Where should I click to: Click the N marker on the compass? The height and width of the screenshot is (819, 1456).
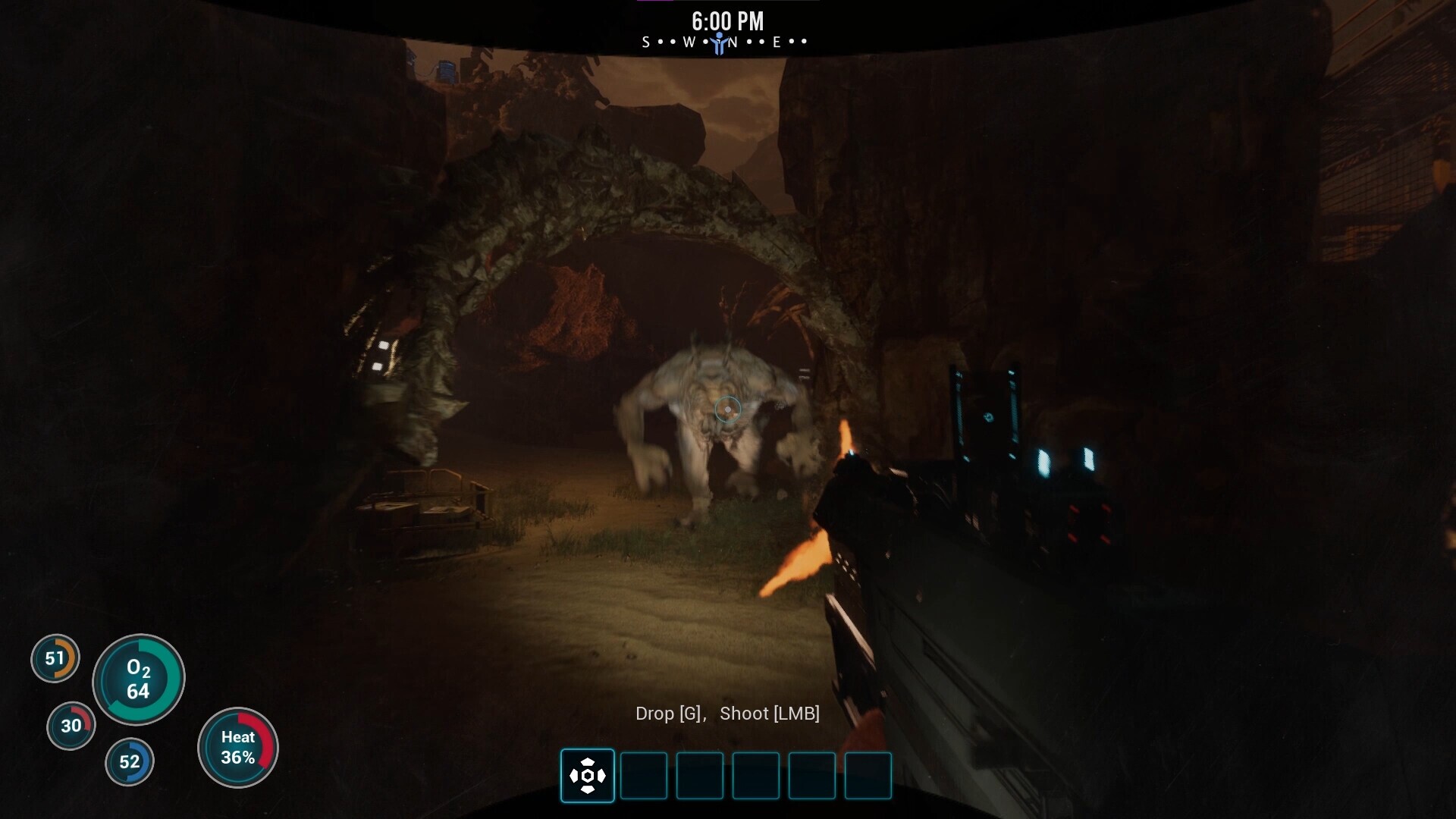point(731,42)
